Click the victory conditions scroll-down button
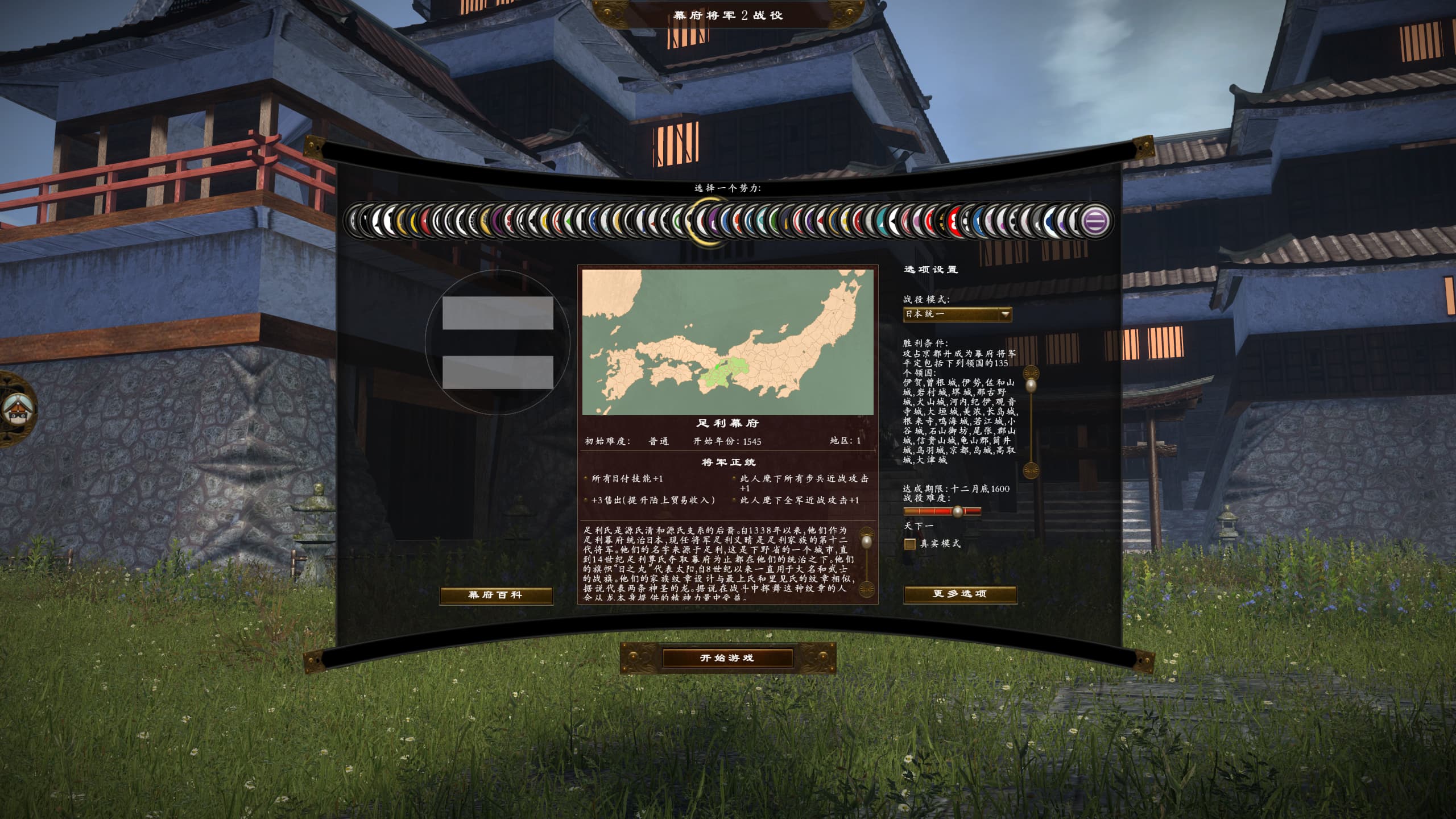1456x819 pixels. click(1031, 470)
